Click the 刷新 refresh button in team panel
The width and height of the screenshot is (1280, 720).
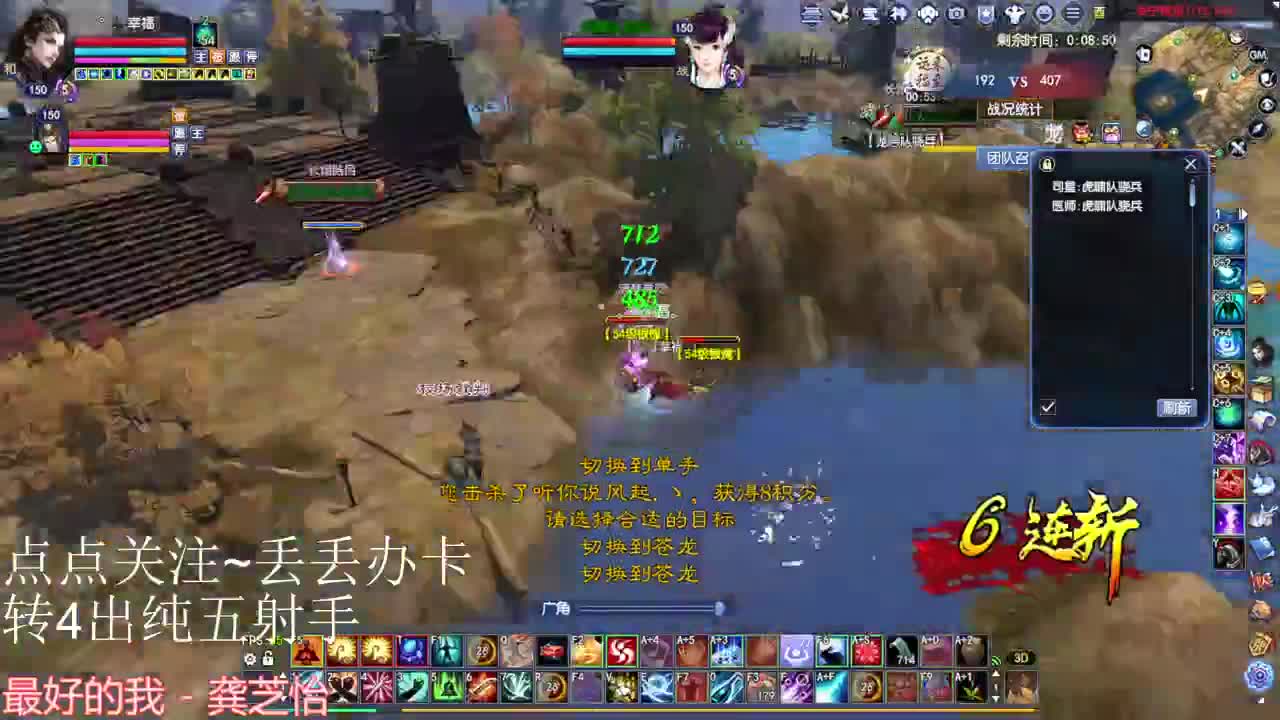[1178, 408]
